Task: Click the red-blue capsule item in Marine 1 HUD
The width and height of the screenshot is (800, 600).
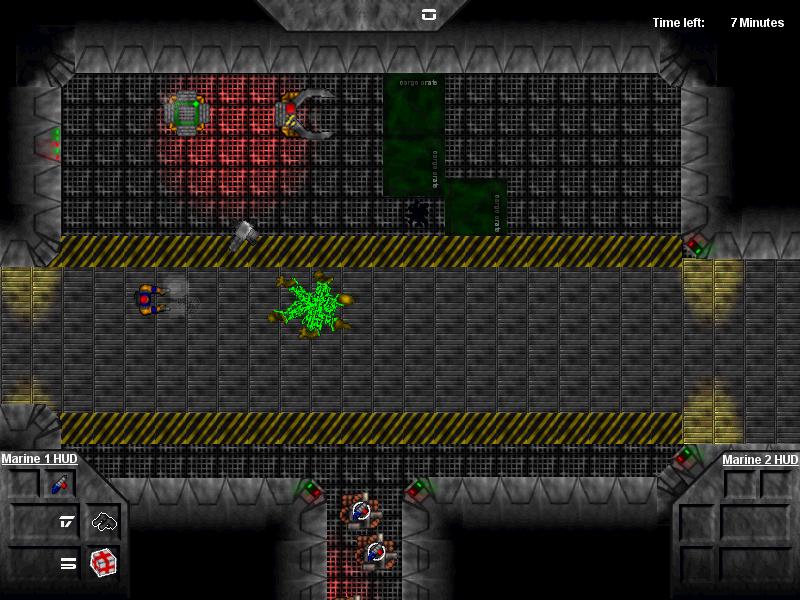Action: 59,485
